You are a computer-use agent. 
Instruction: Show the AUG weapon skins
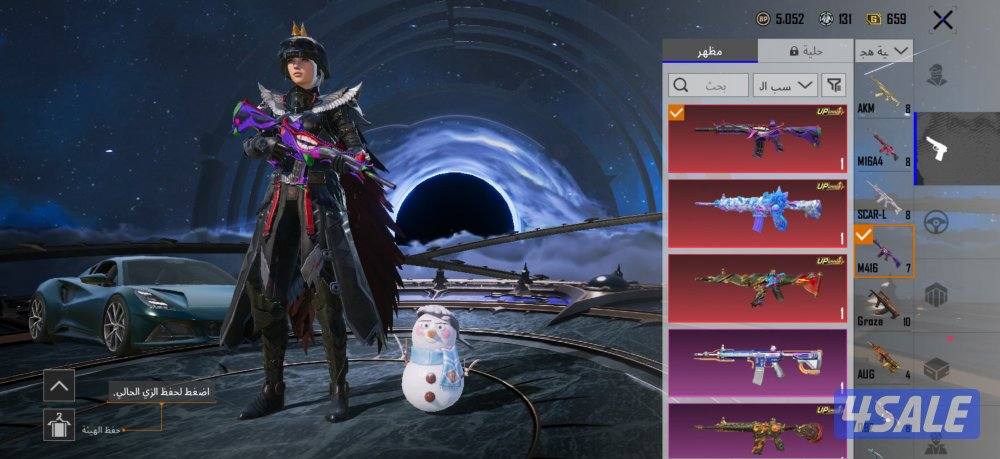click(x=883, y=358)
